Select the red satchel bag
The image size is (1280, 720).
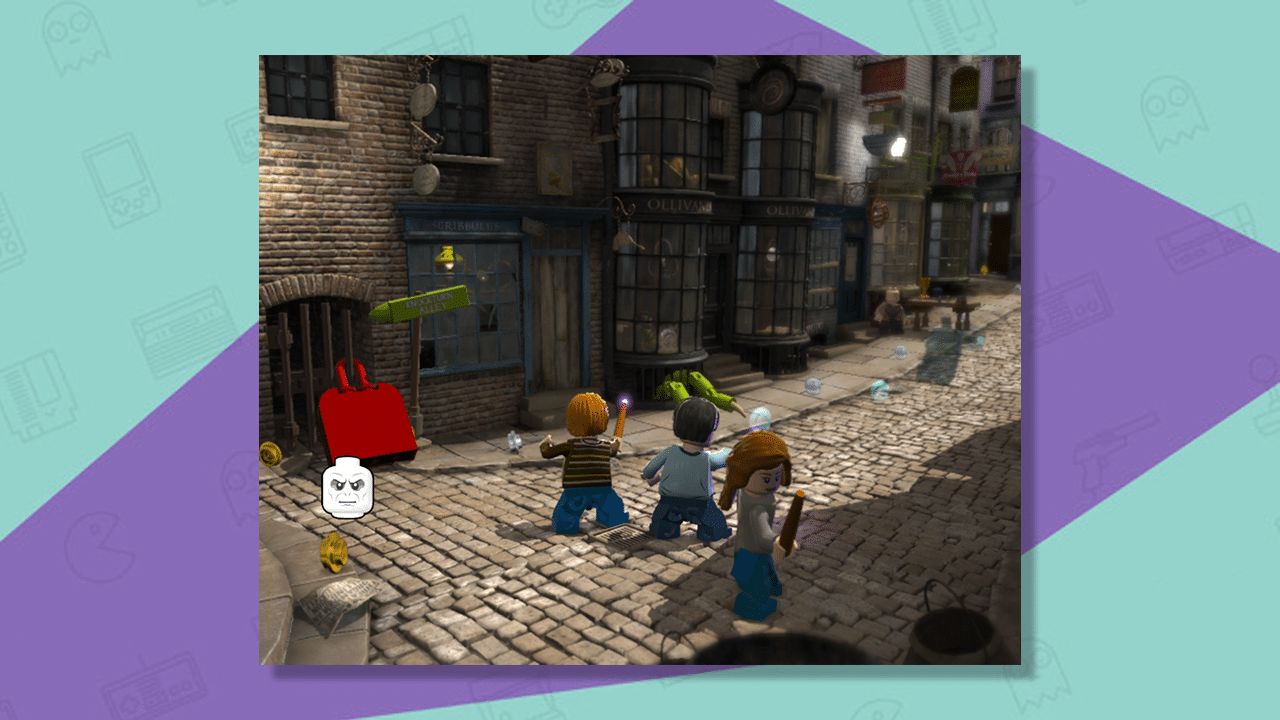(366, 419)
